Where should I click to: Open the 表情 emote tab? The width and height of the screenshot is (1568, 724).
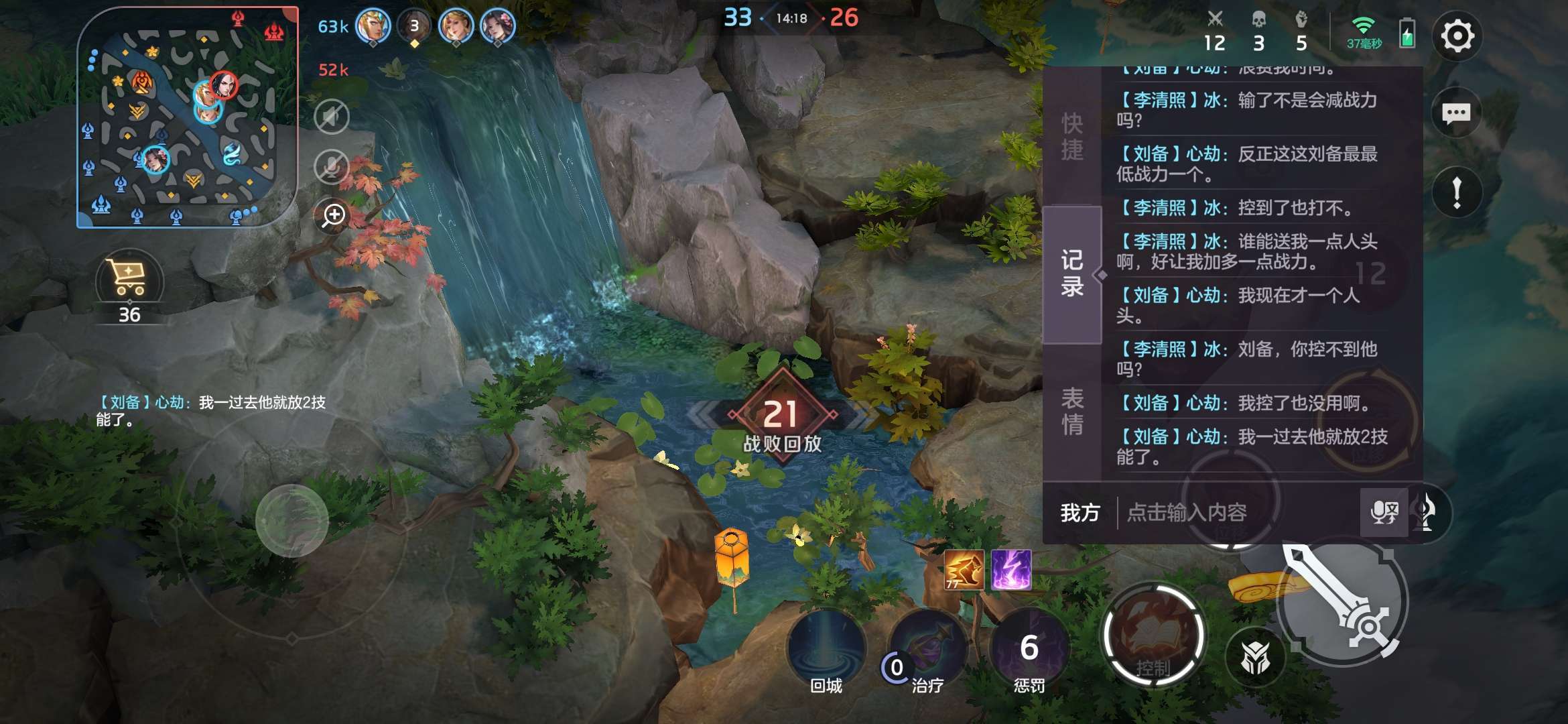[x=1072, y=411]
